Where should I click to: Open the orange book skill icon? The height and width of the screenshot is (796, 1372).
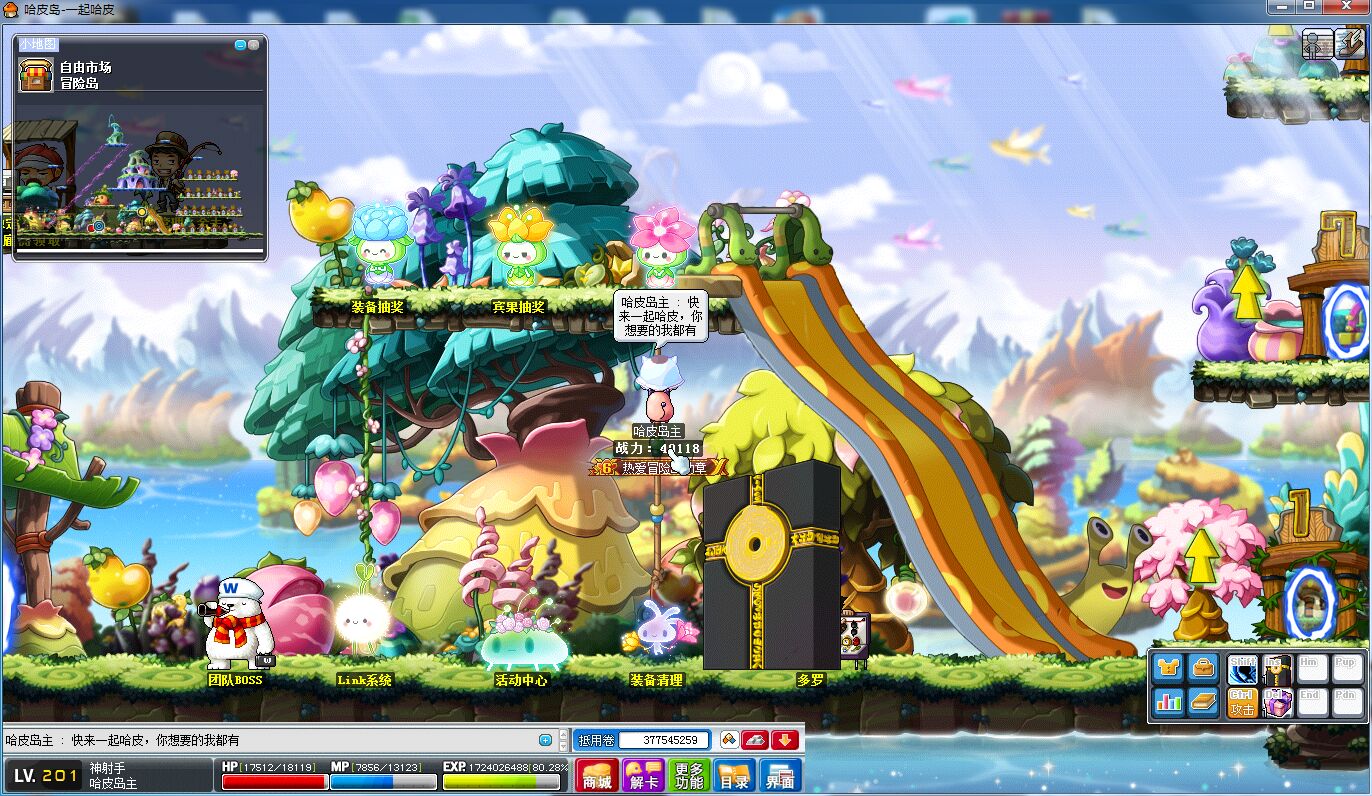(1202, 701)
